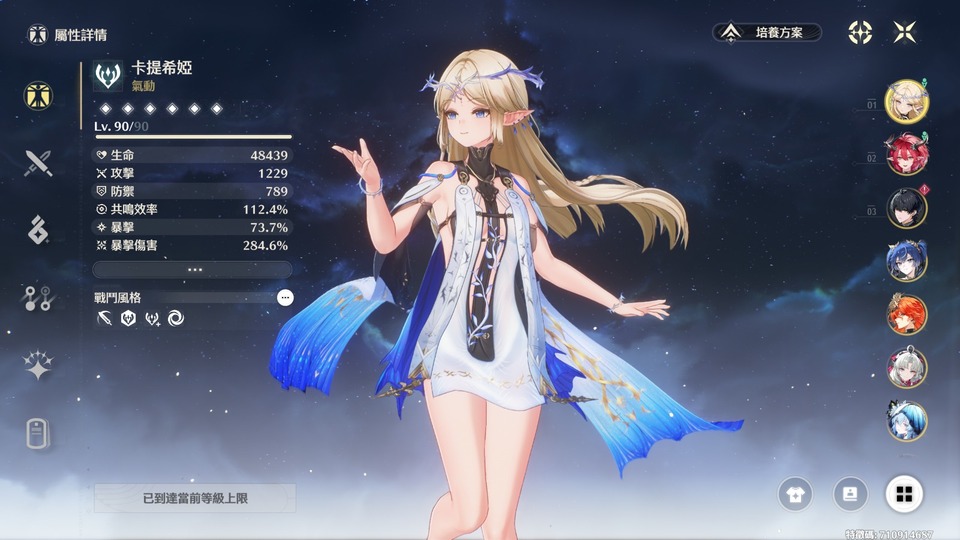The image size is (960, 540).
Task: Open the character card portrait button
Action: 850,493
